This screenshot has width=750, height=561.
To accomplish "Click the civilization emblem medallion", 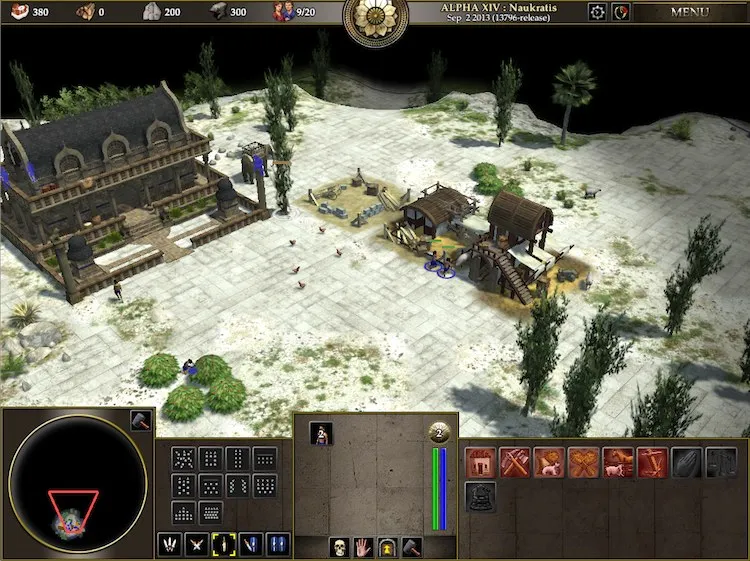I will tap(375, 20).
